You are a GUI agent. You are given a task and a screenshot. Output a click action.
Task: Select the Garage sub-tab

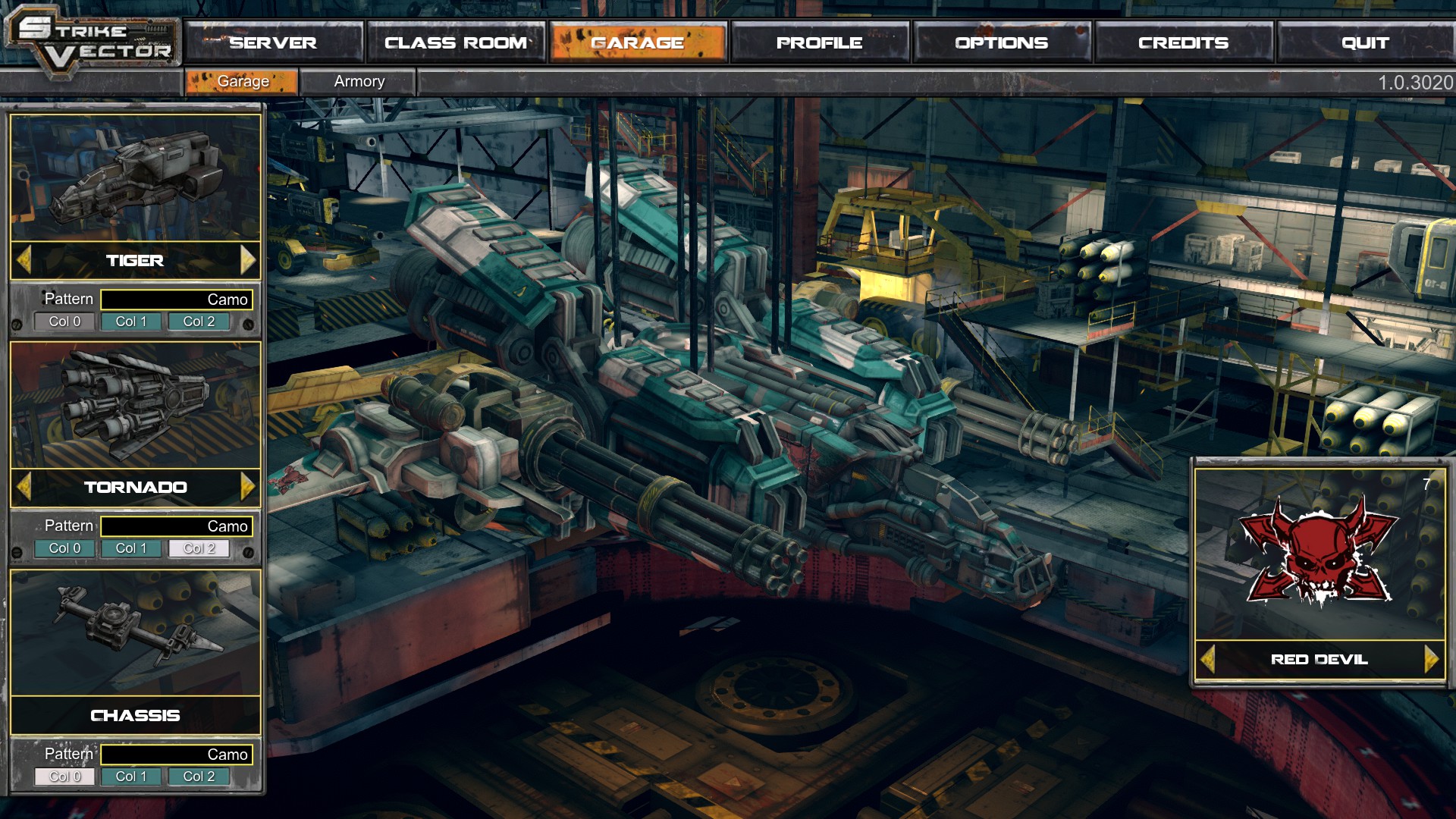pos(243,81)
